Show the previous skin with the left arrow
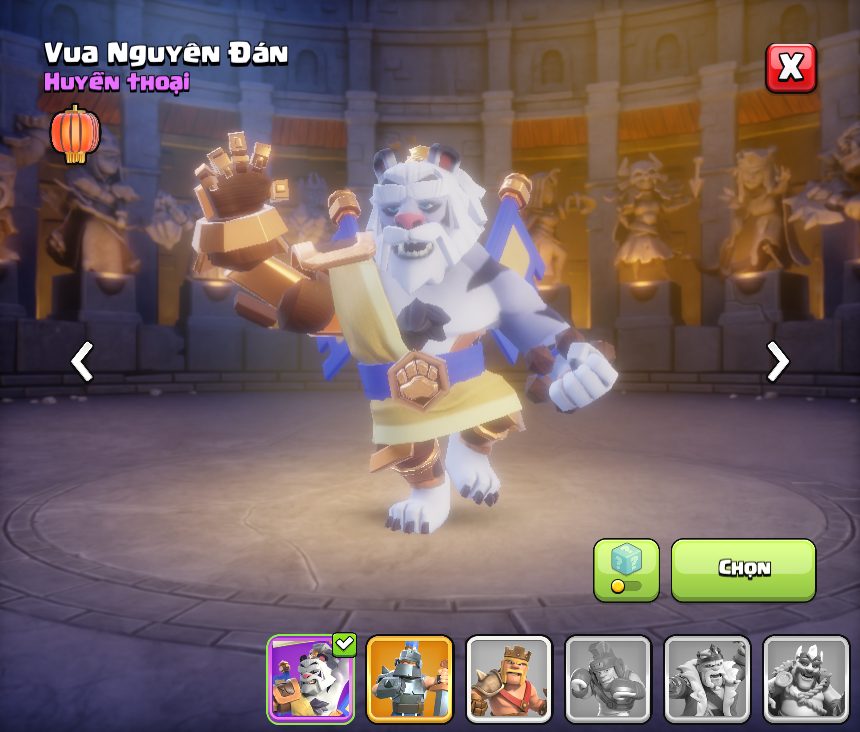Viewport: 860px width, 732px height. (82, 362)
